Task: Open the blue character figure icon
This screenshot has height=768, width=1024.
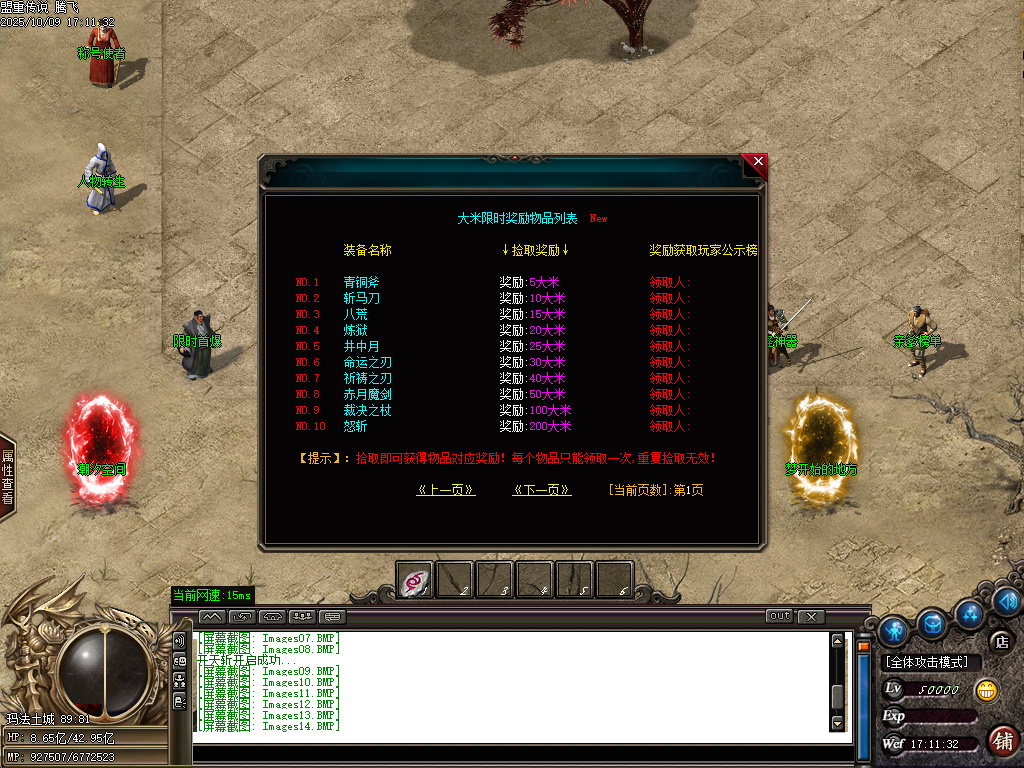Action: 894,629
